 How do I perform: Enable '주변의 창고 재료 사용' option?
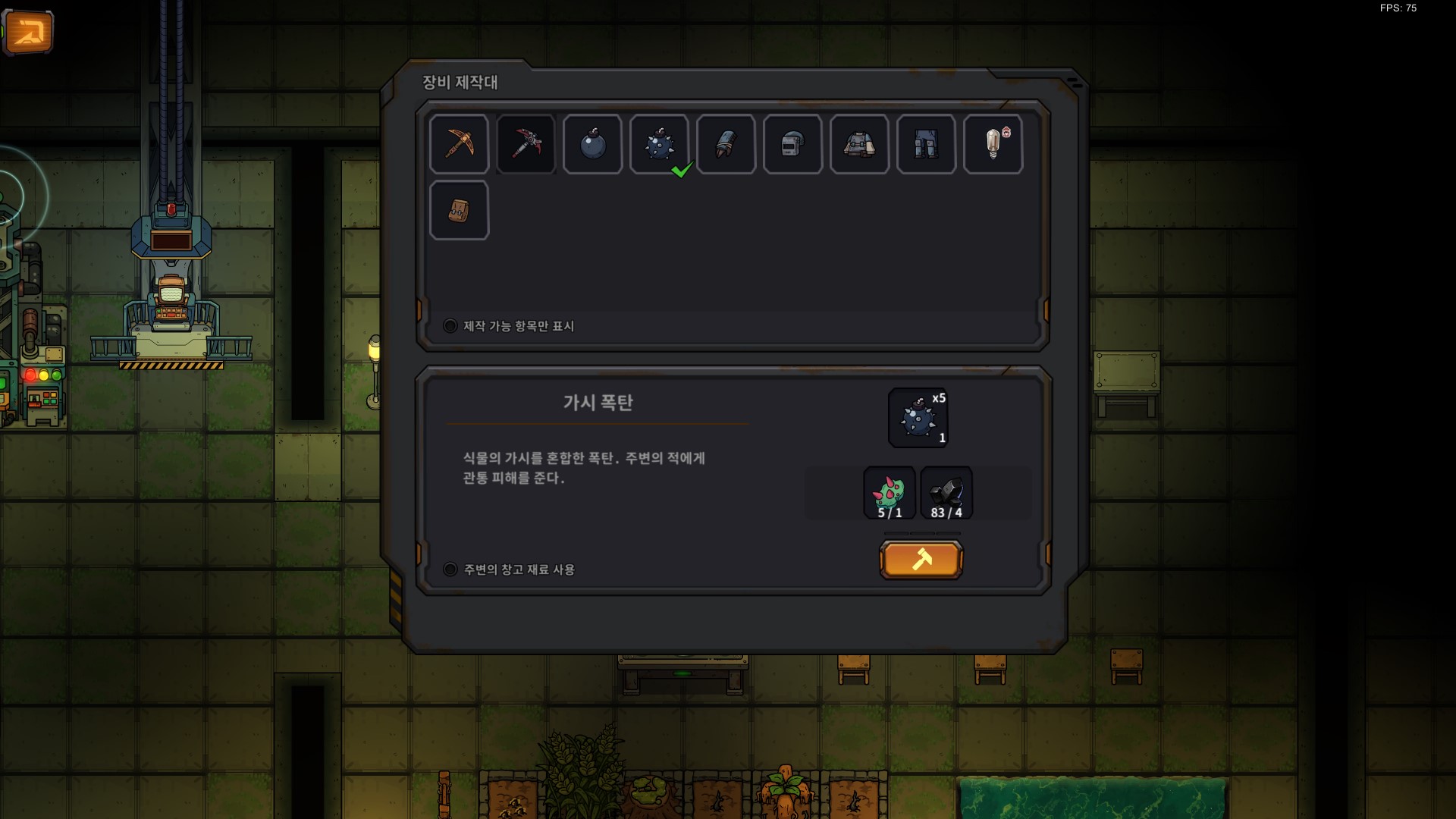[x=450, y=570]
